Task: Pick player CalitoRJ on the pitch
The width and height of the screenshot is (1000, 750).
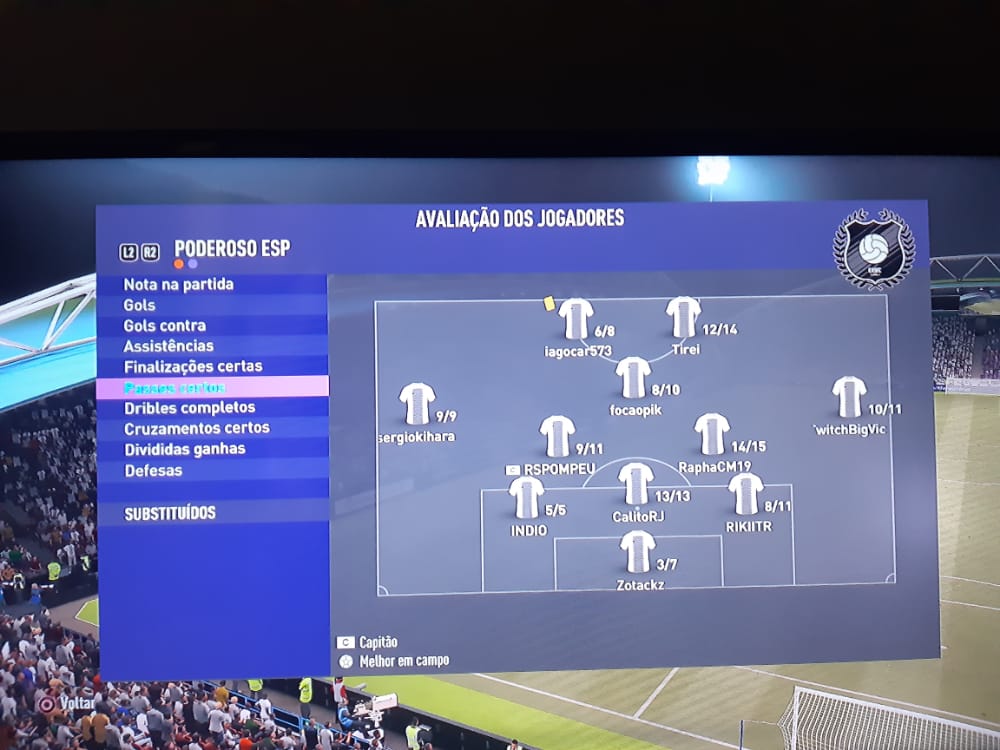Action: [x=636, y=483]
